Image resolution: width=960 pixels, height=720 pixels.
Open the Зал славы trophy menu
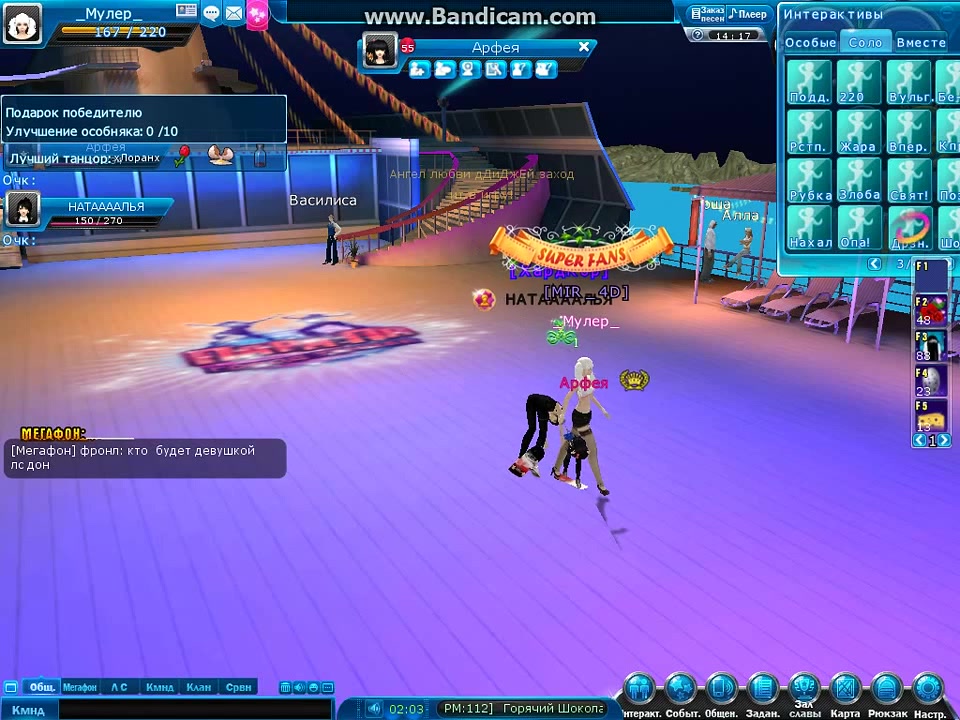tap(804, 690)
